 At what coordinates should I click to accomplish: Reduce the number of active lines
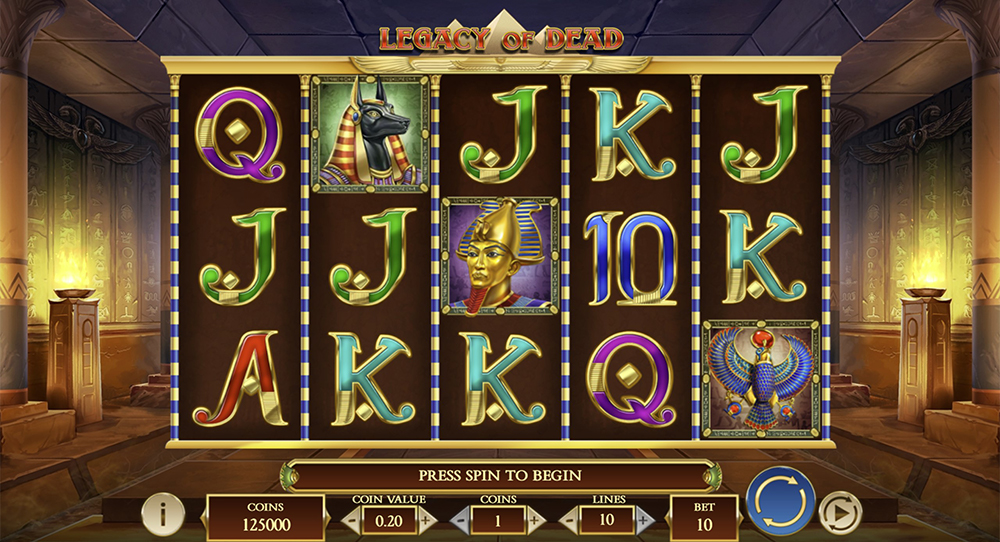[x=570, y=520]
